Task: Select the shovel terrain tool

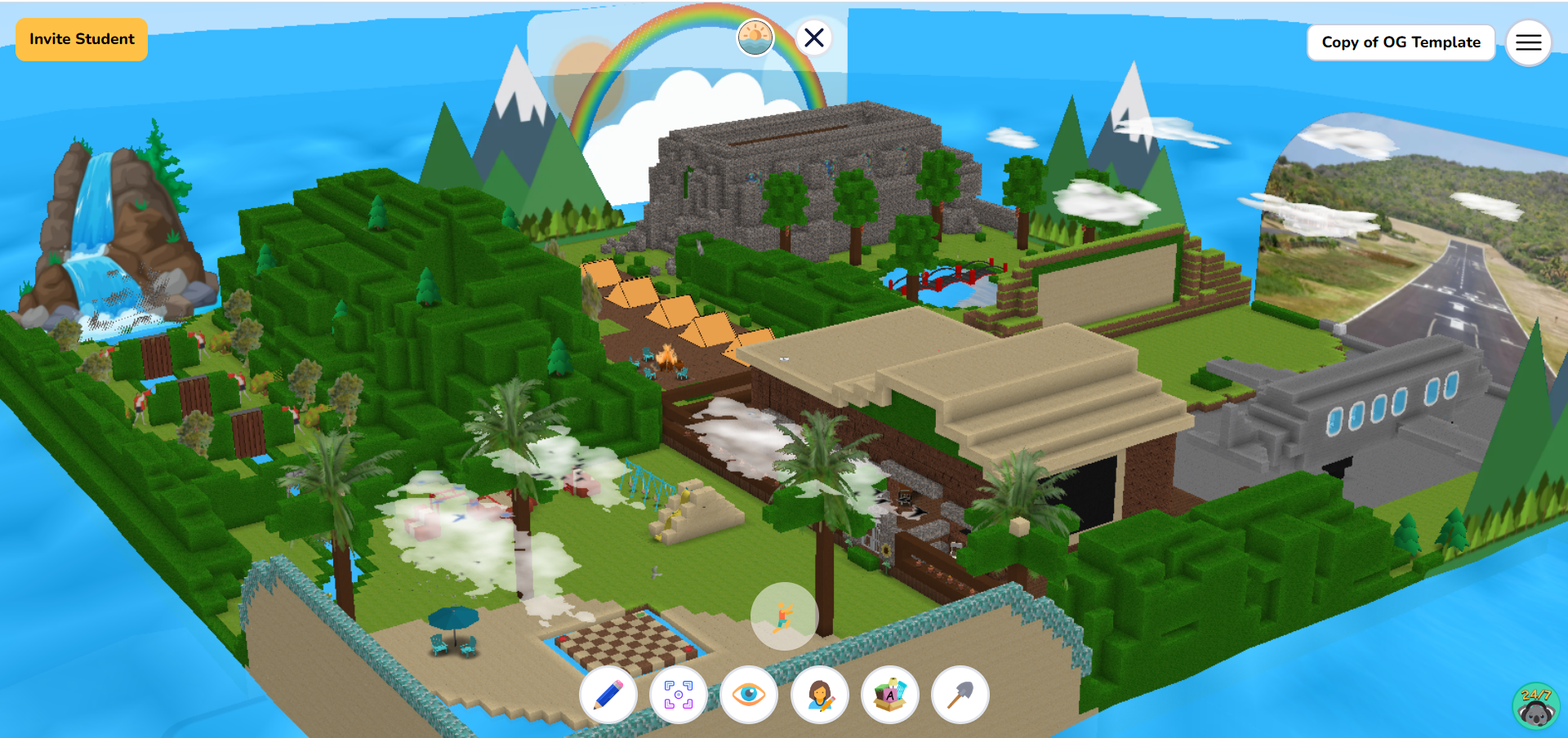Action: pyautogui.click(x=959, y=695)
